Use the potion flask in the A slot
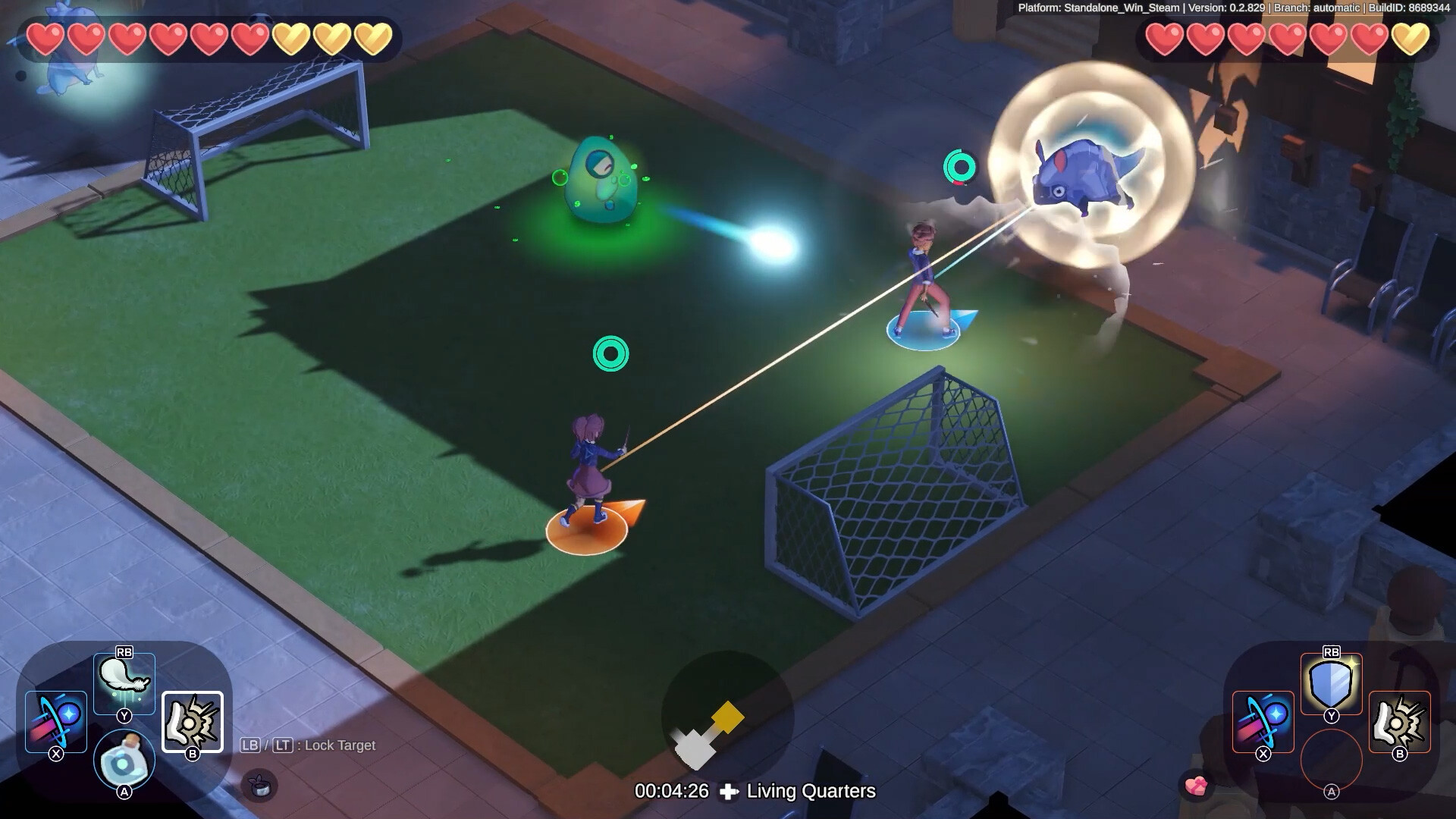Image resolution: width=1456 pixels, height=819 pixels. [x=124, y=760]
